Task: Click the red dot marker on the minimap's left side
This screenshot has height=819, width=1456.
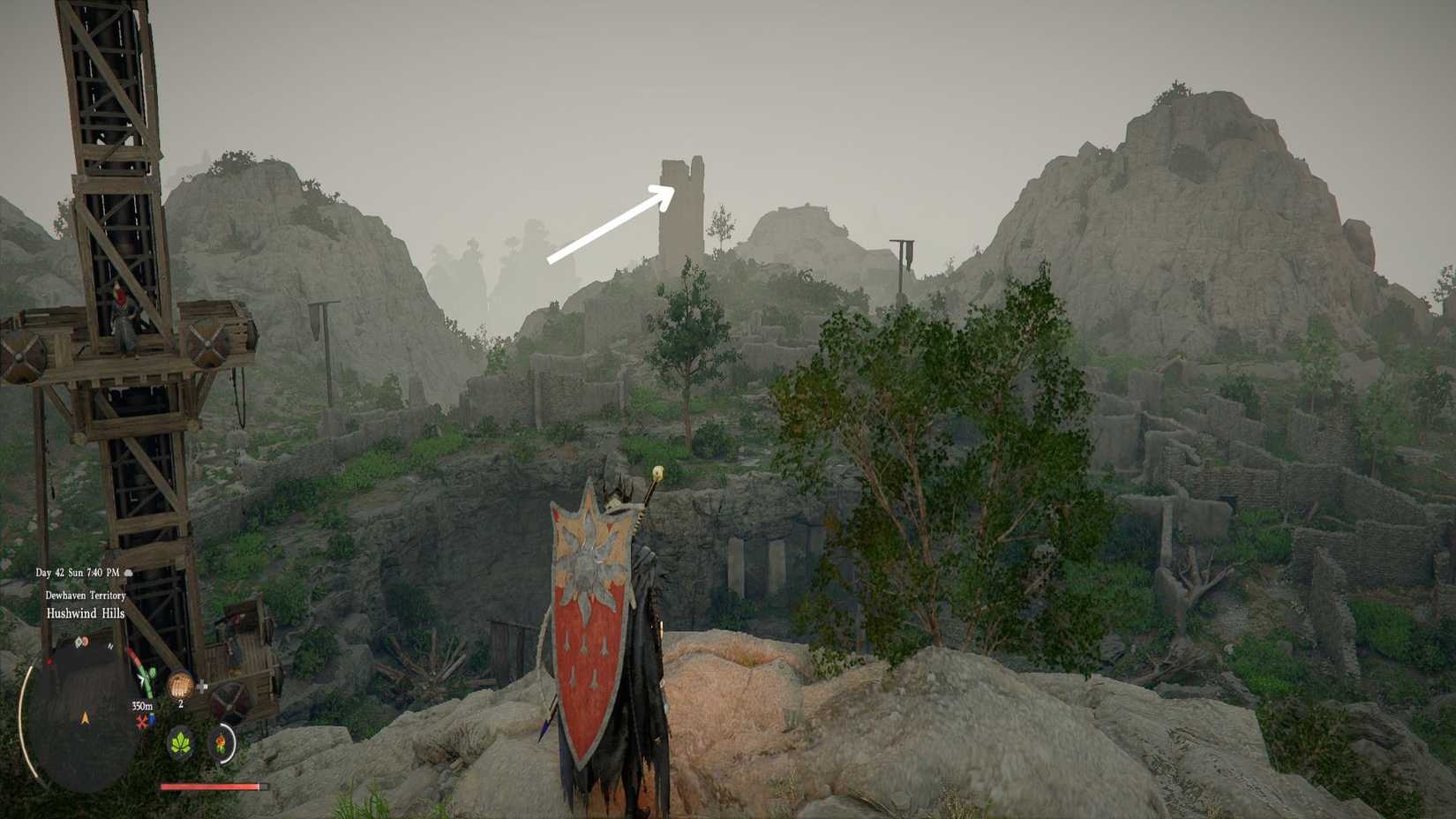Action: pyautogui.click(x=49, y=663)
